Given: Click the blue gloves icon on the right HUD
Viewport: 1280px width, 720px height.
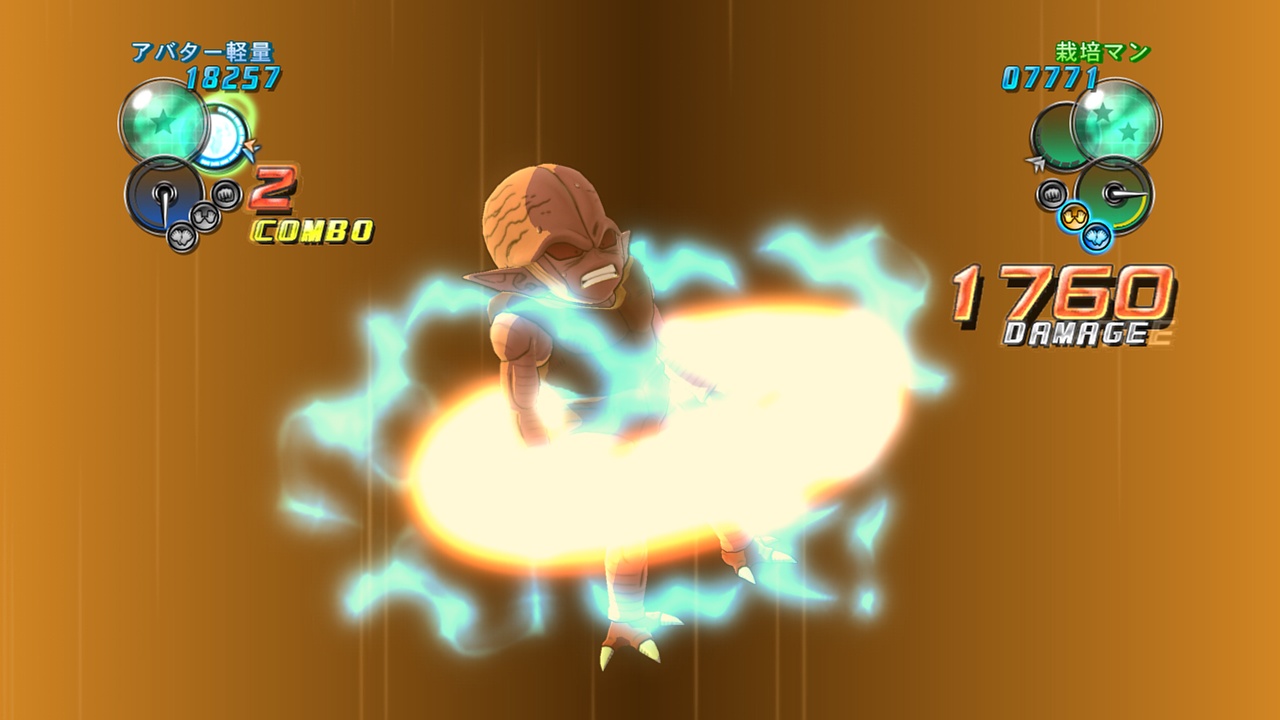Looking at the screenshot, I should pyautogui.click(x=1097, y=238).
